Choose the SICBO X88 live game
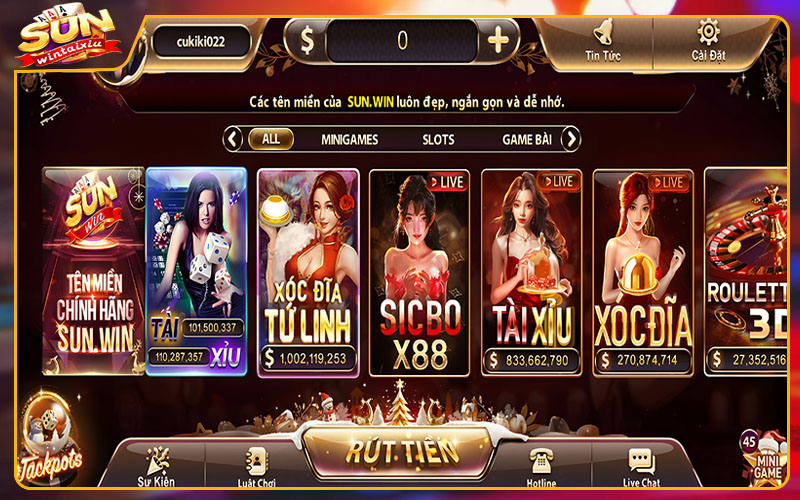The image size is (800, 500). pos(420,270)
